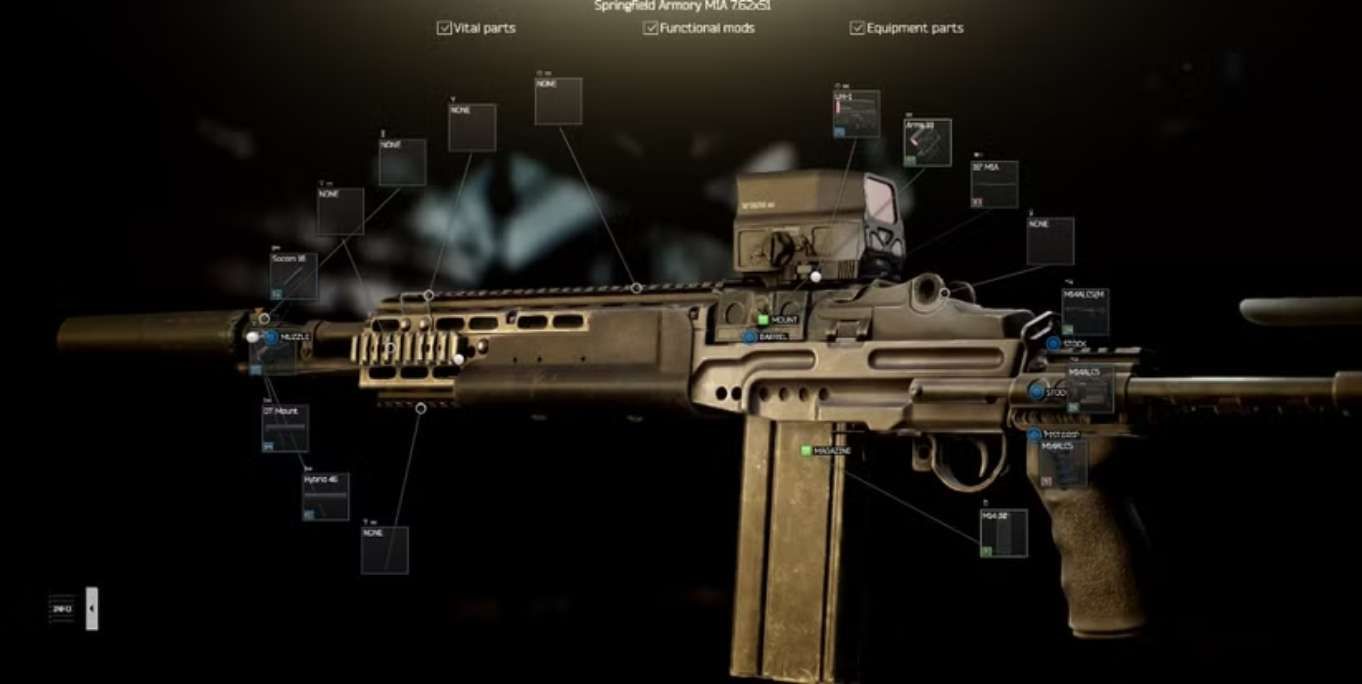
Task: Select the Hybrid 46 suppressor slot
Action: [x=326, y=497]
